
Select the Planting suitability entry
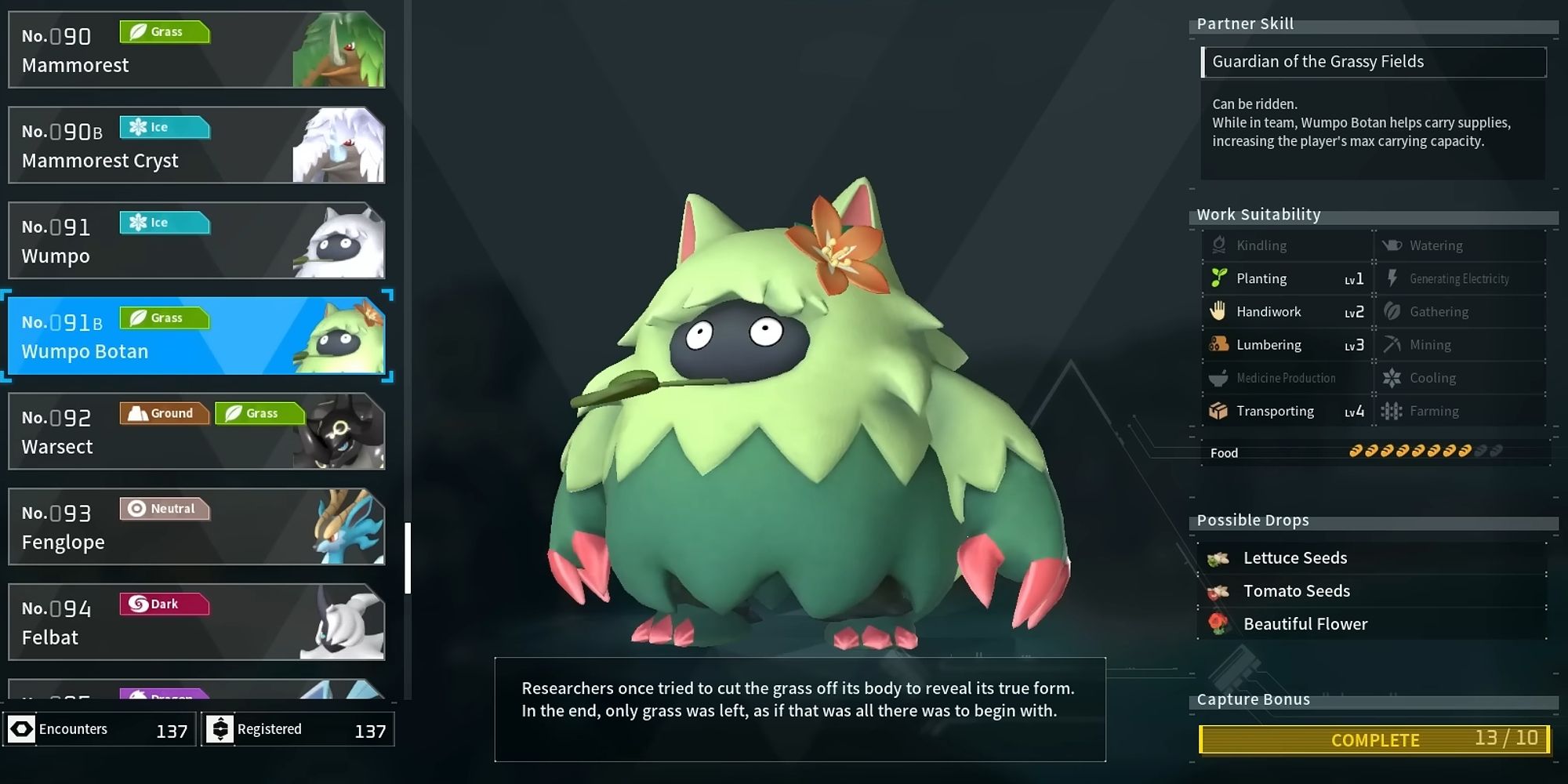1287,278
